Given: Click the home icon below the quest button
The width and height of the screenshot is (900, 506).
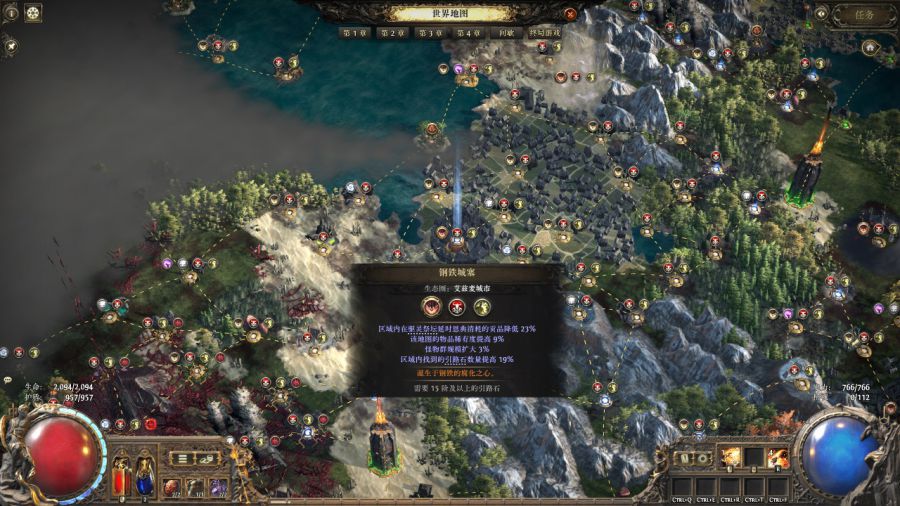Looking at the screenshot, I should point(870,47).
